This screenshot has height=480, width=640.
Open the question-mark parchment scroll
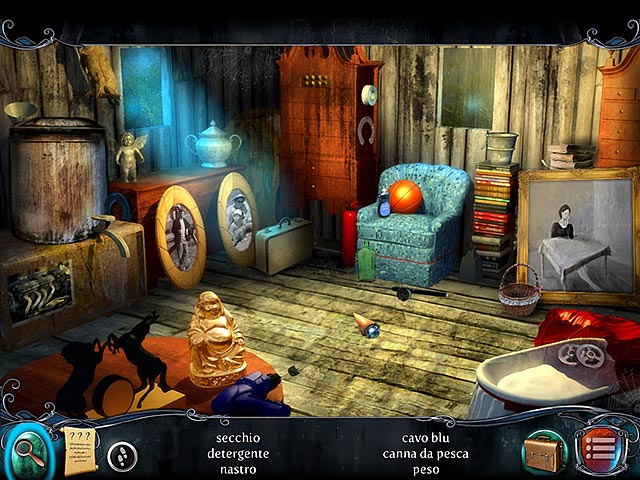pos(78,448)
